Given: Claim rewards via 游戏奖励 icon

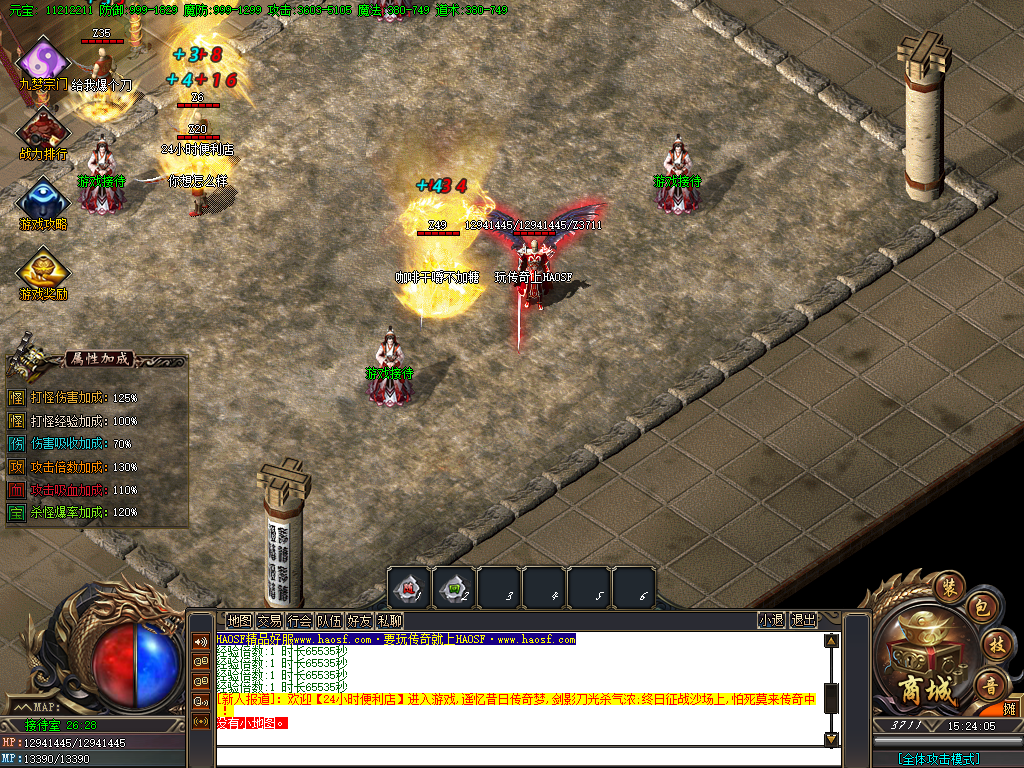Looking at the screenshot, I should point(43,268).
